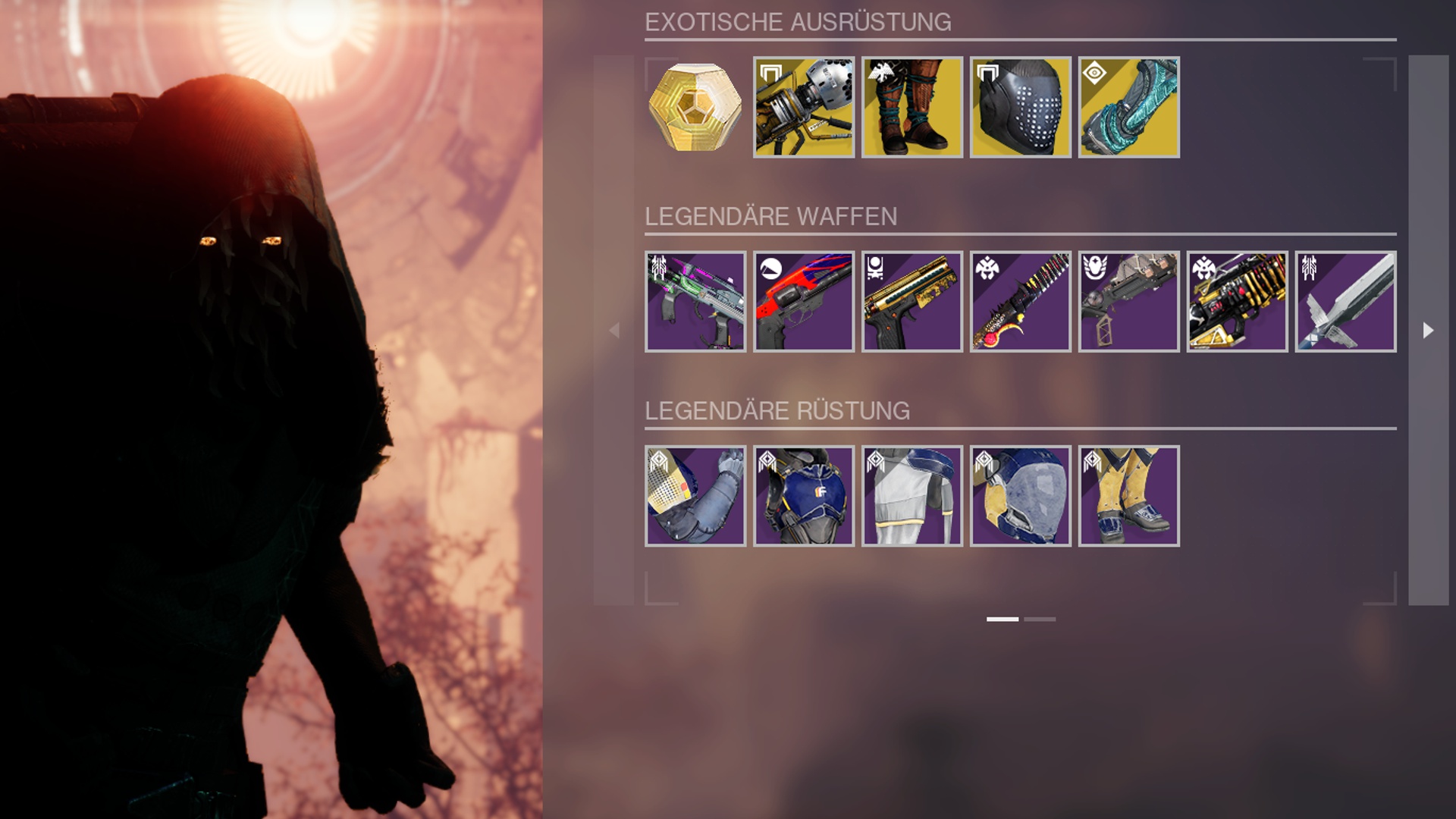Select the yellow legendary leg armor
1456x819 pixels.
click(x=1128, y=495)
